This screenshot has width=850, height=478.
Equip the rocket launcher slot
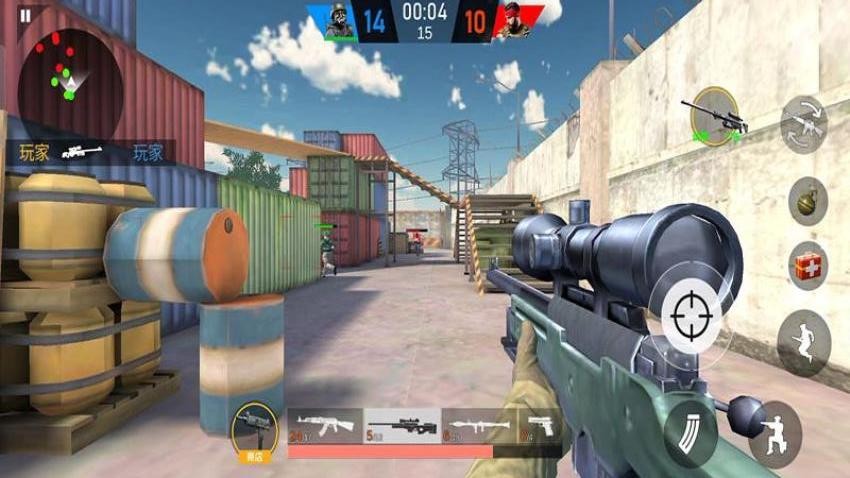click(479, 426)
